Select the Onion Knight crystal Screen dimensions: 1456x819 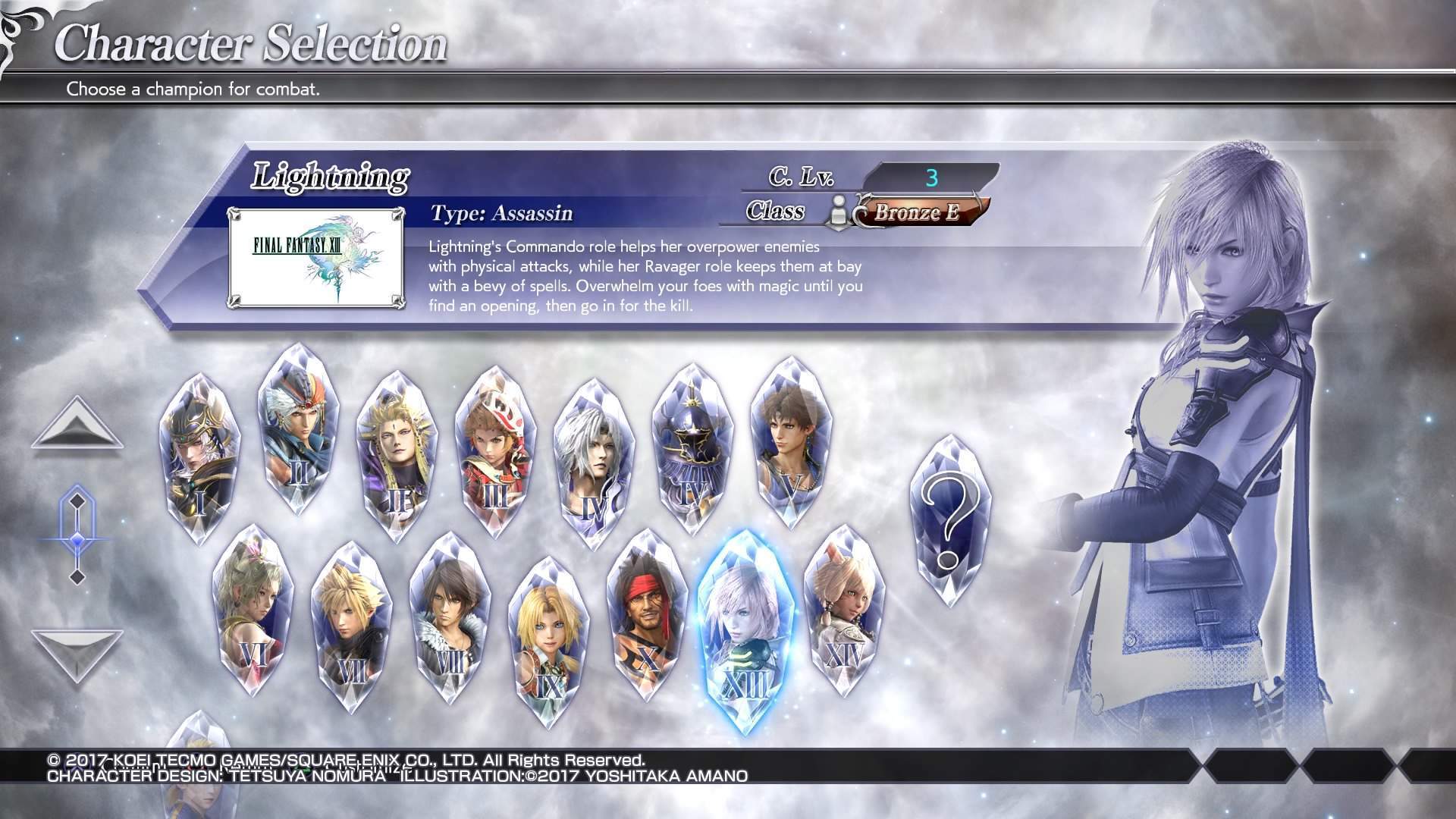pyautogui.click(x=494, y=451)
